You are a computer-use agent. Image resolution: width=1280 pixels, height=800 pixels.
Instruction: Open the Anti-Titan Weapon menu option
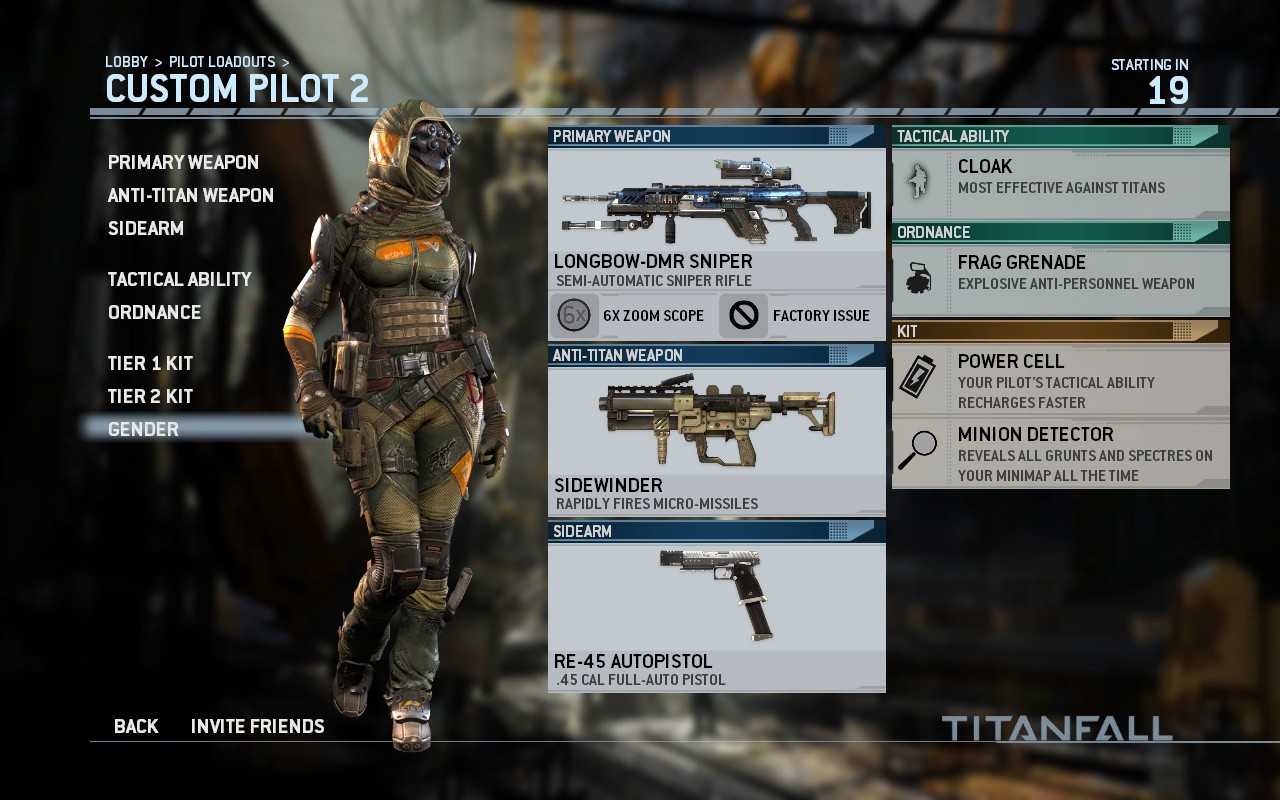pyautogui.click(x=190, y=195)
